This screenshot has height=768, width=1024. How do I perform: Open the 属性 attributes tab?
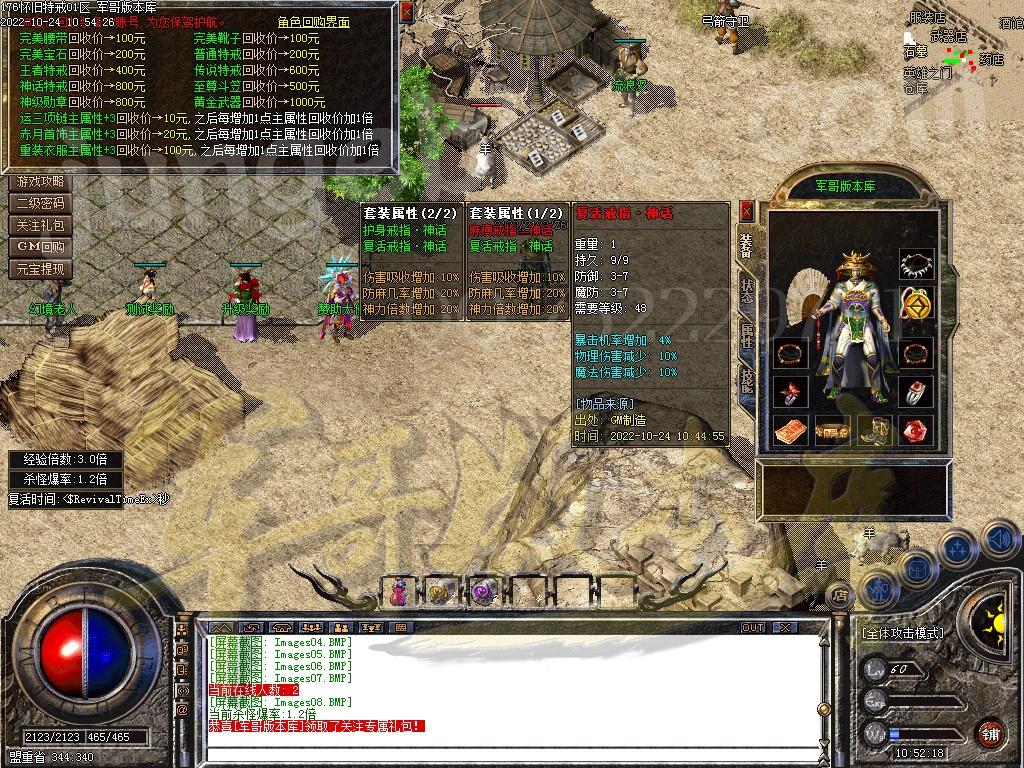click(x=746, y=336)
